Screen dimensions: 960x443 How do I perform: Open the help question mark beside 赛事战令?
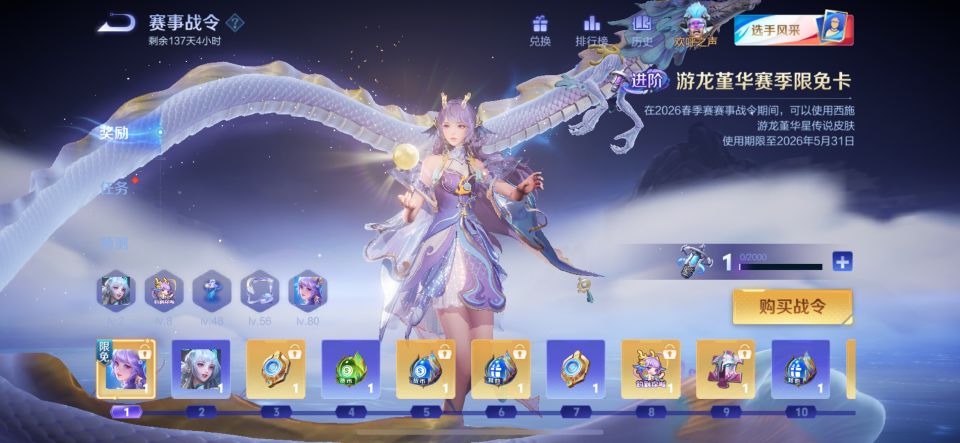(x=235, y=22)
